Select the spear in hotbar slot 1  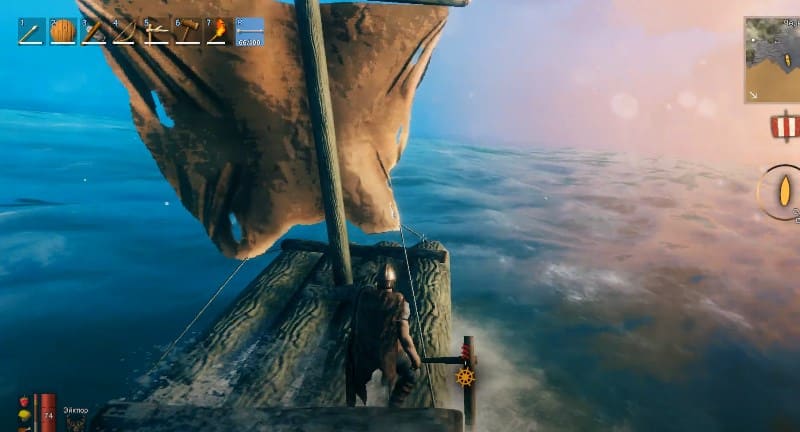(31, 31)
